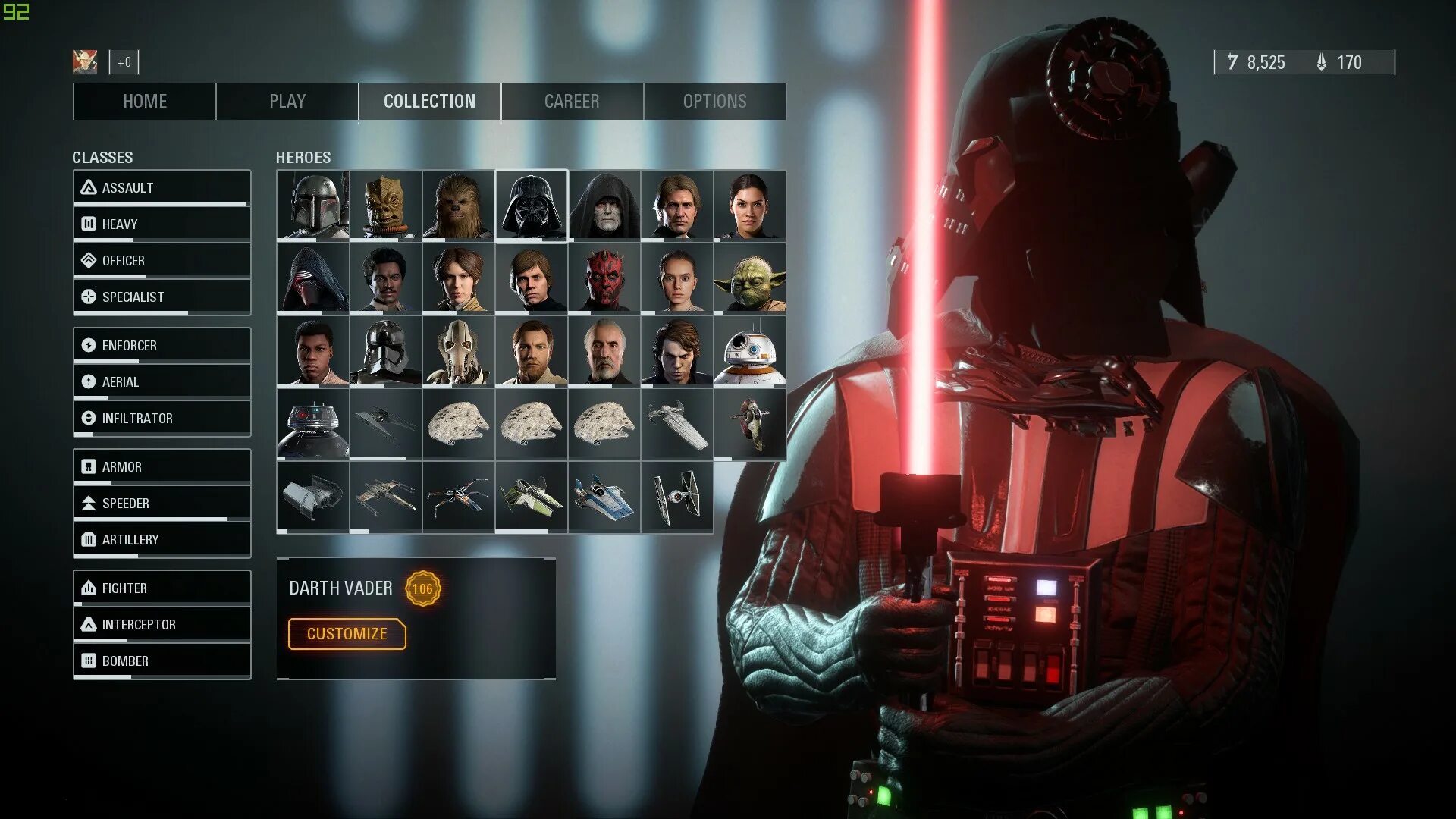This screenshot has height=819, width=1456.
Task: Choose the Bomber starfighter class
Action: pos(162,661)
